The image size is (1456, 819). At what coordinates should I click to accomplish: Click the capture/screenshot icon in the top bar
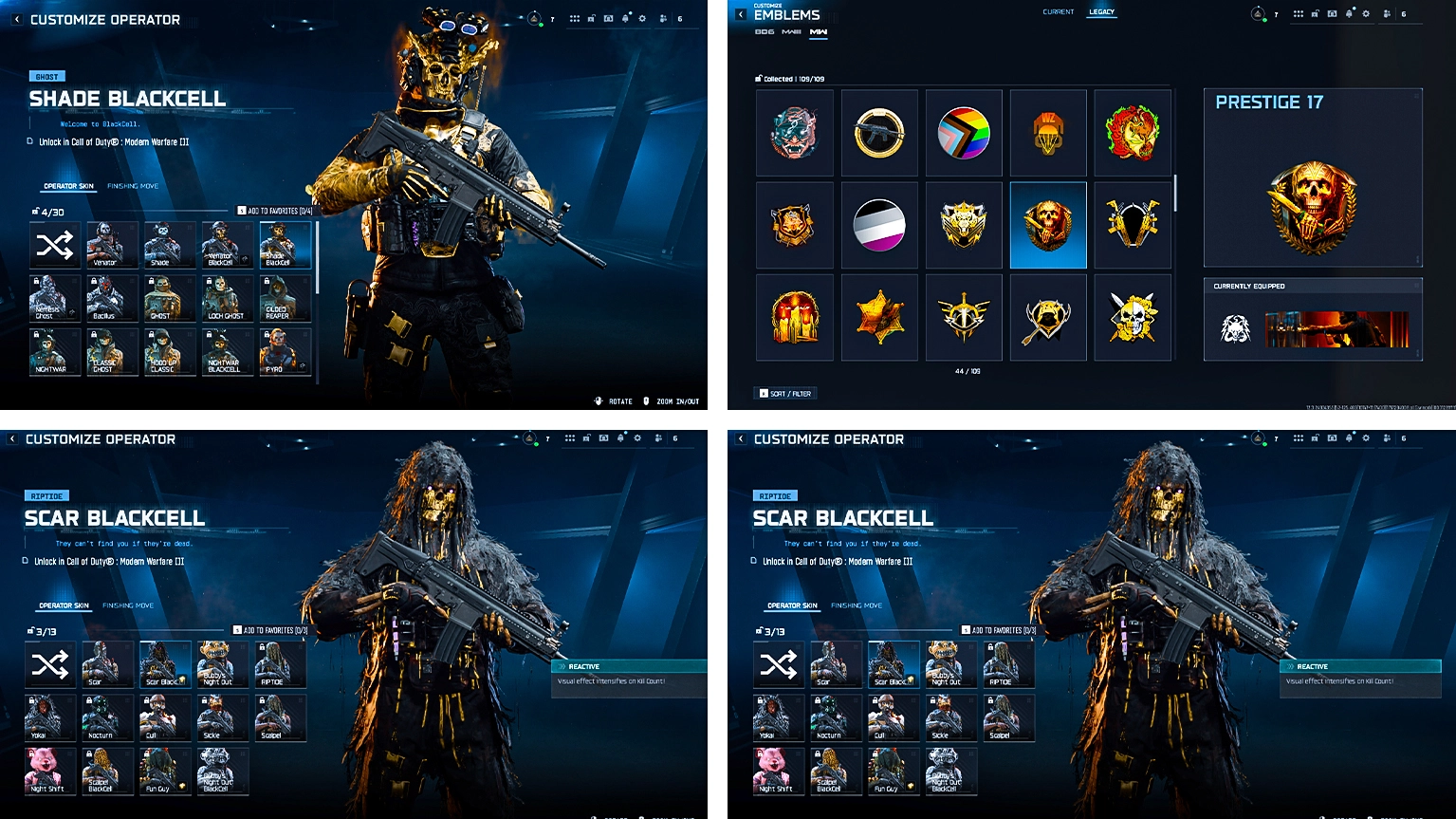coord(607,17)
